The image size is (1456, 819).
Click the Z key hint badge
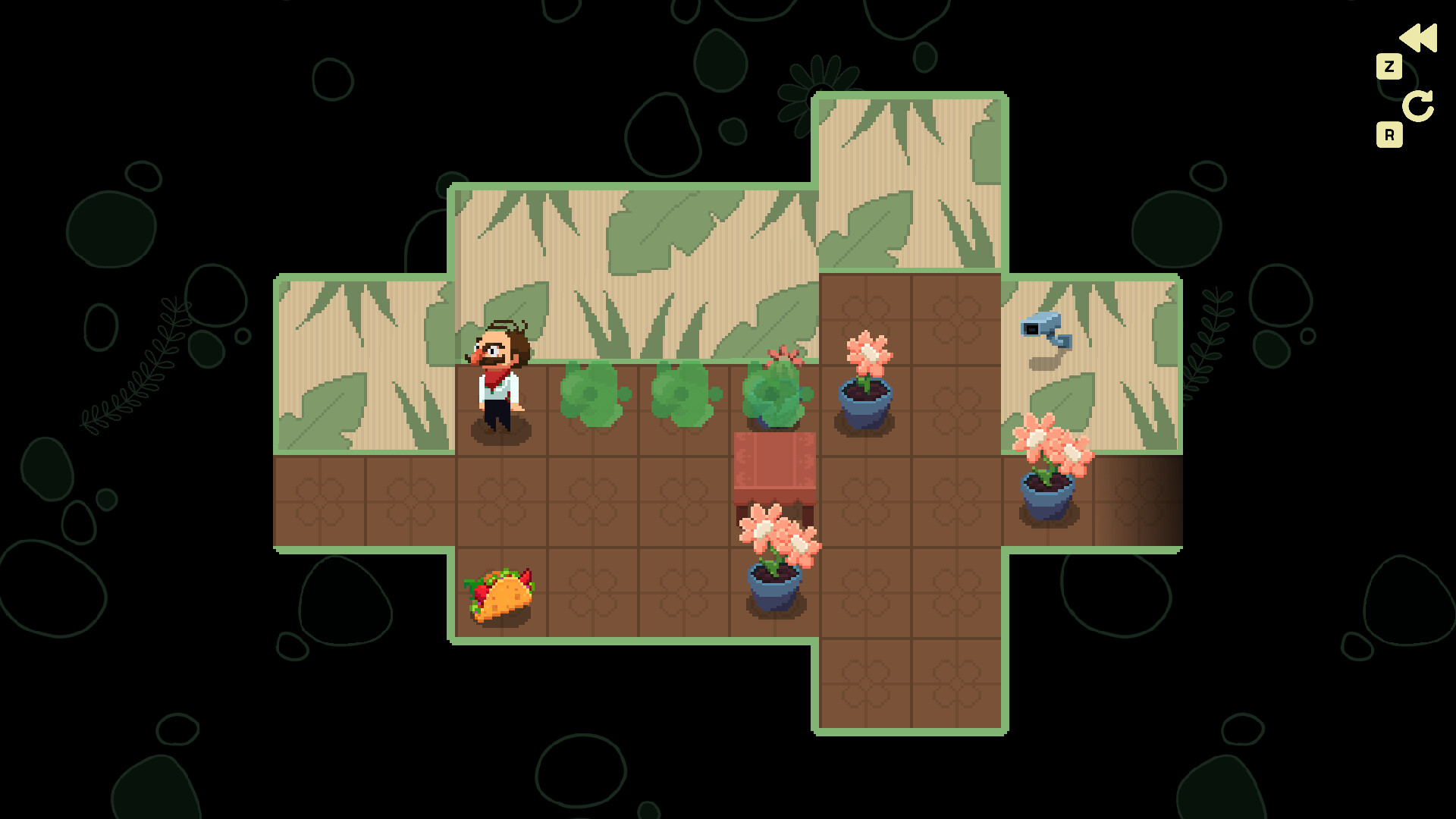pos(1390,67)
